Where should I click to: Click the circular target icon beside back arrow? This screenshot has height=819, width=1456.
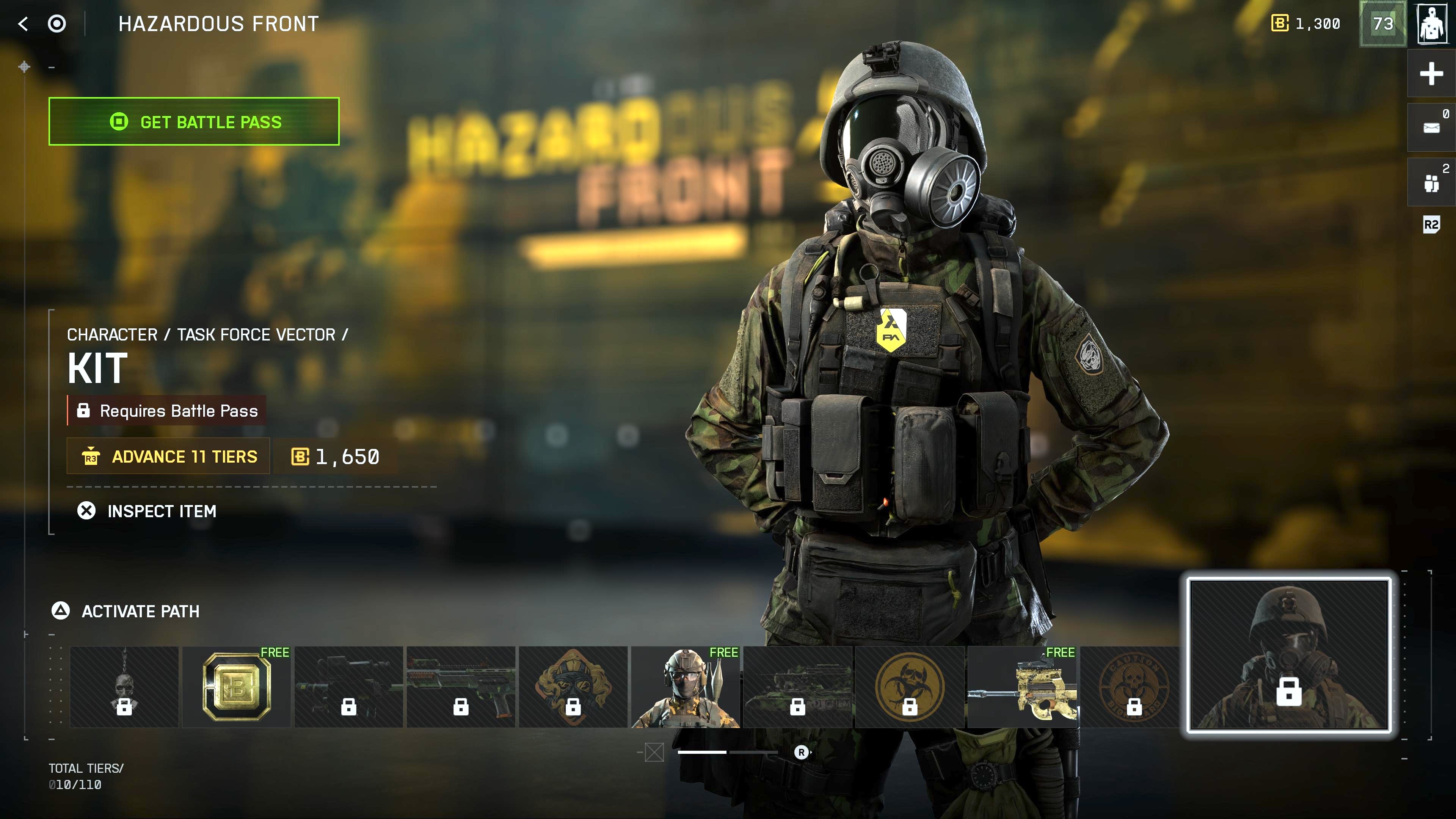coord(56,24)
